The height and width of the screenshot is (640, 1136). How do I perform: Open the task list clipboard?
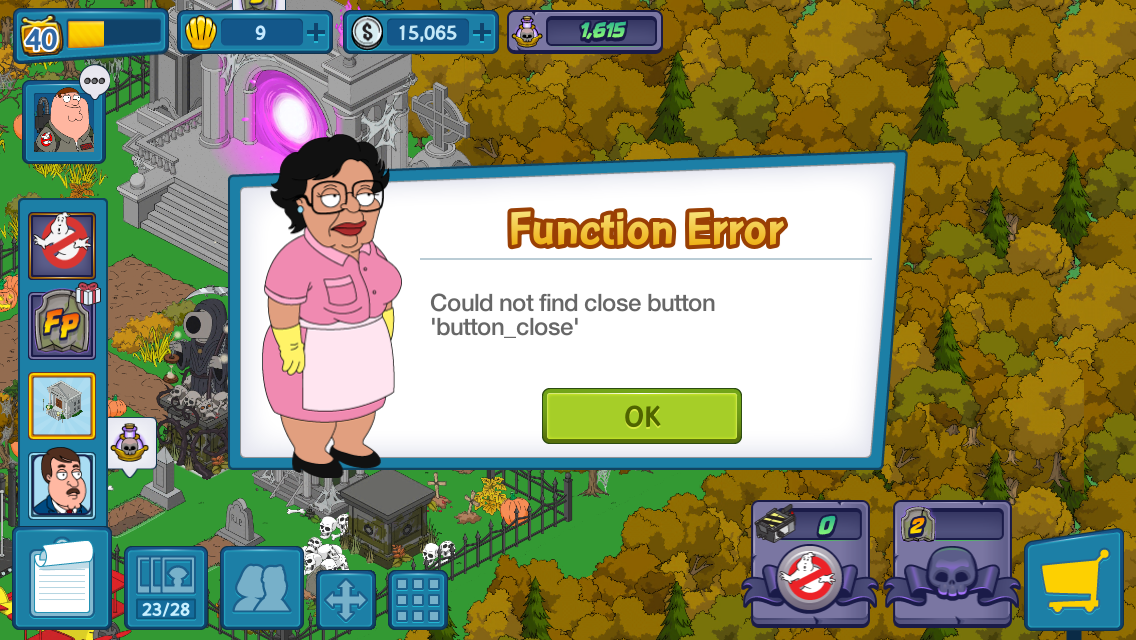tap(62, 580)
